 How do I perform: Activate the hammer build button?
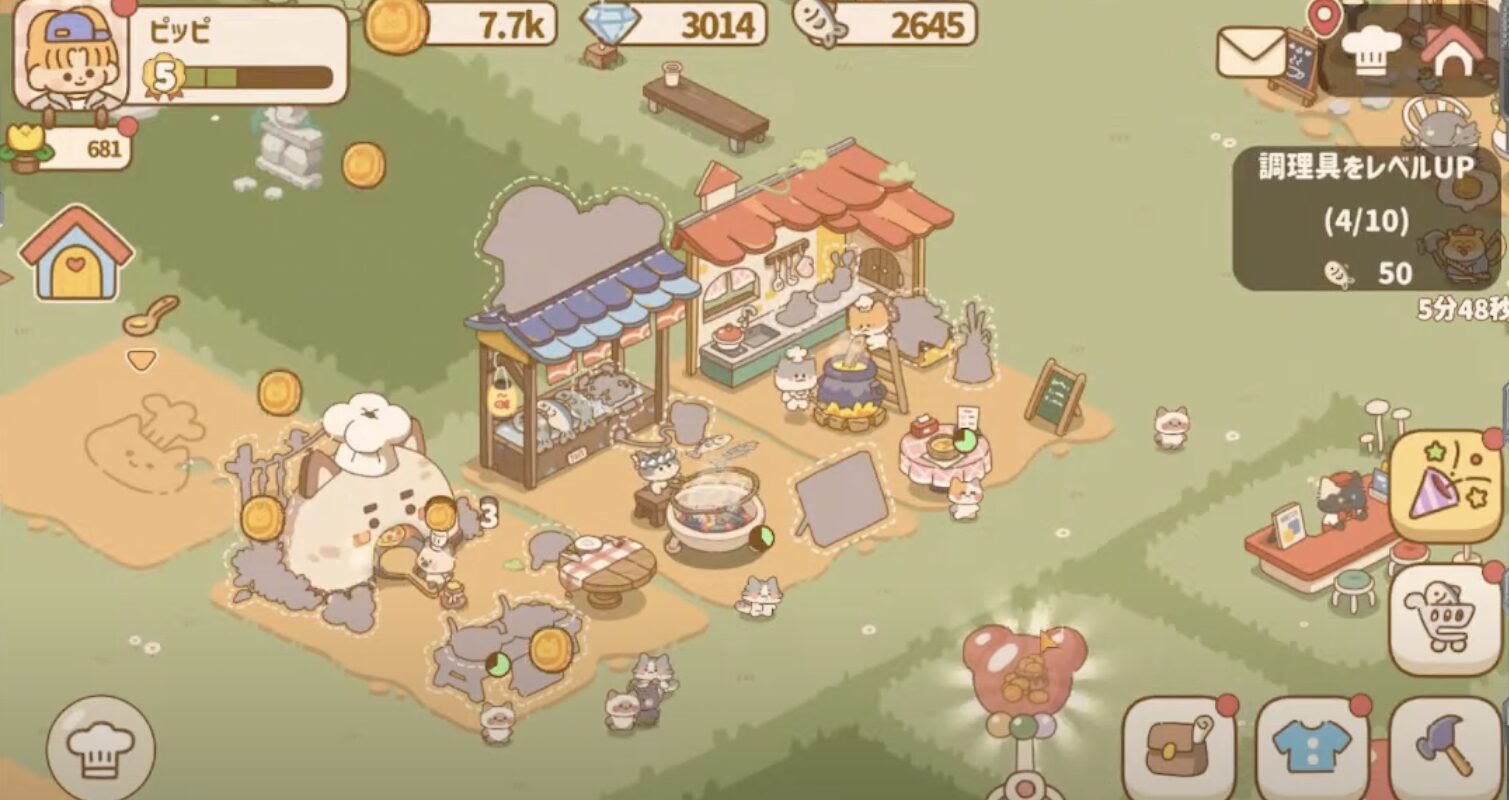click(x=1445, y=747)
